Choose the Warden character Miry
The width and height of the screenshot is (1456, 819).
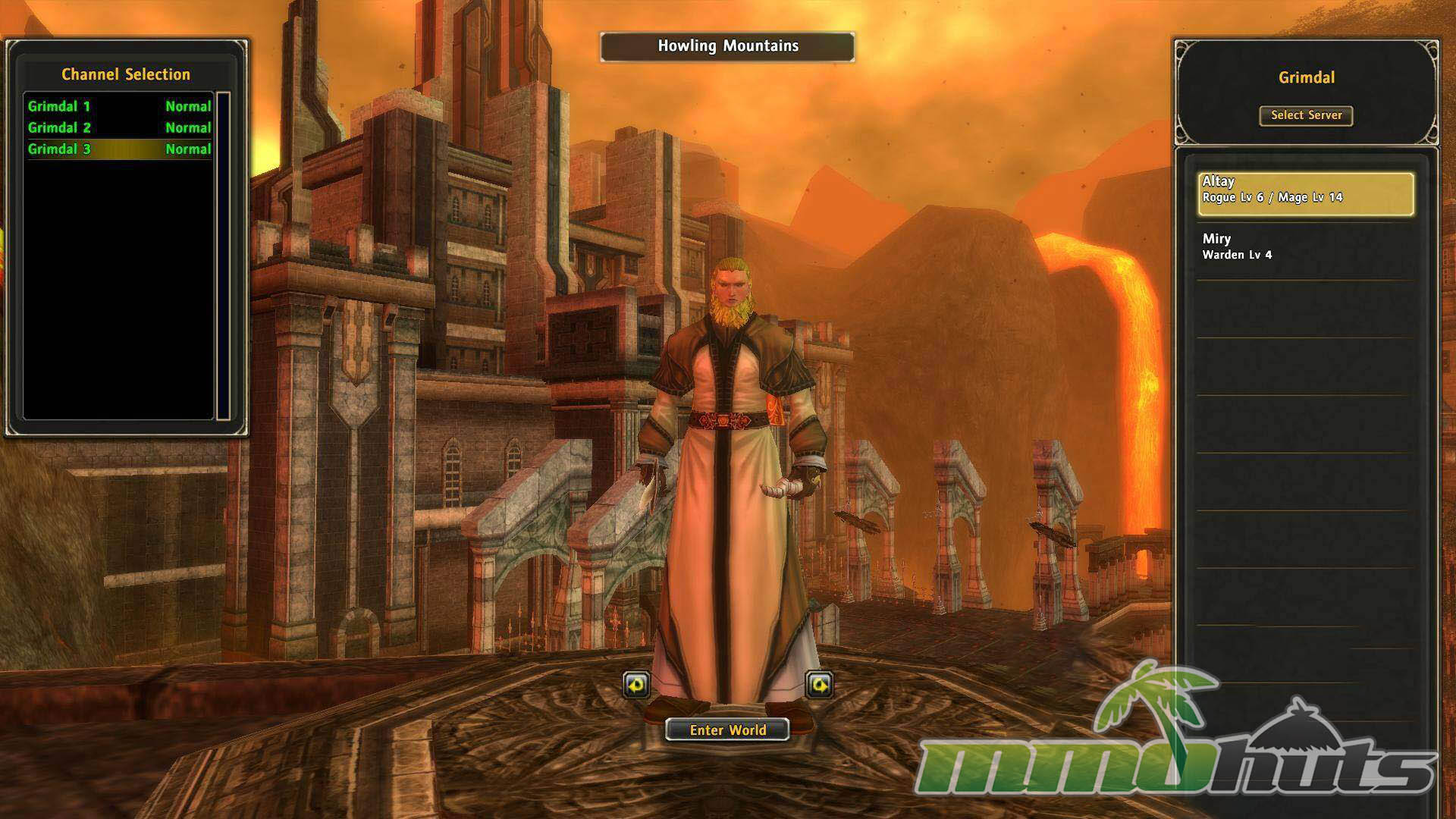[1306, 247]
